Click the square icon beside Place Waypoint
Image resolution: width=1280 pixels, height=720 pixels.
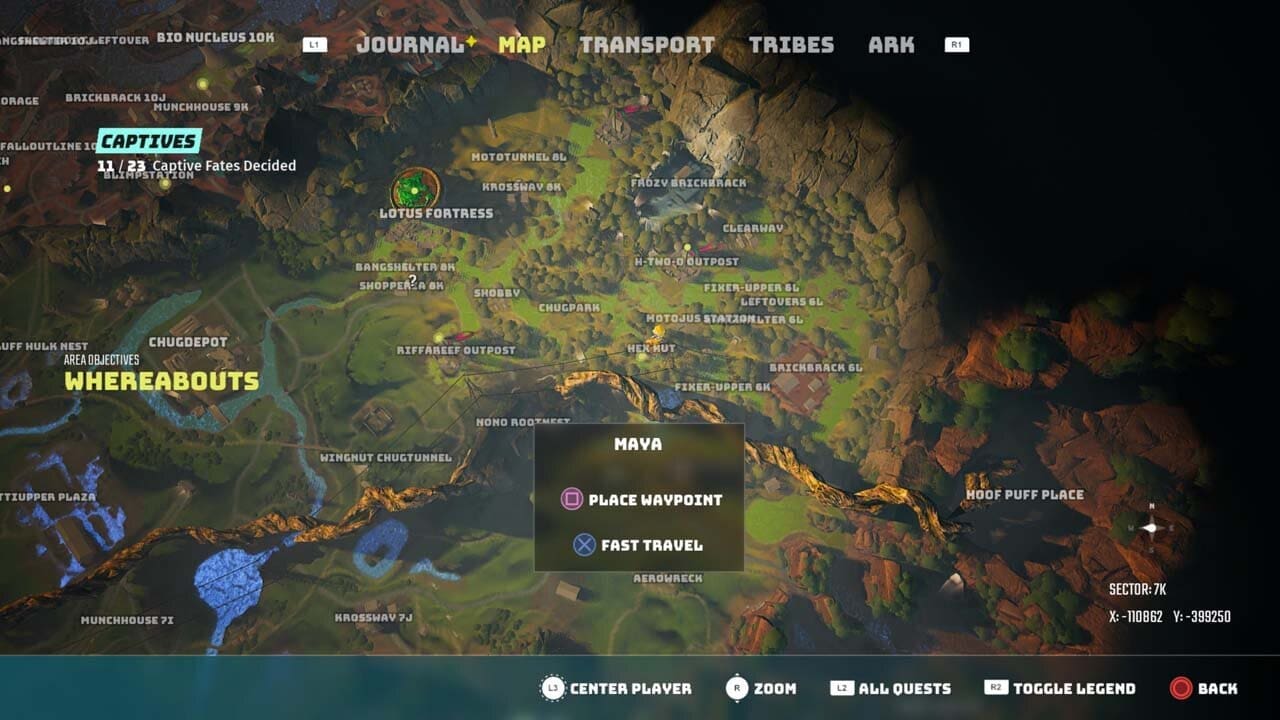pyautogui.click(x=570, y=499)
